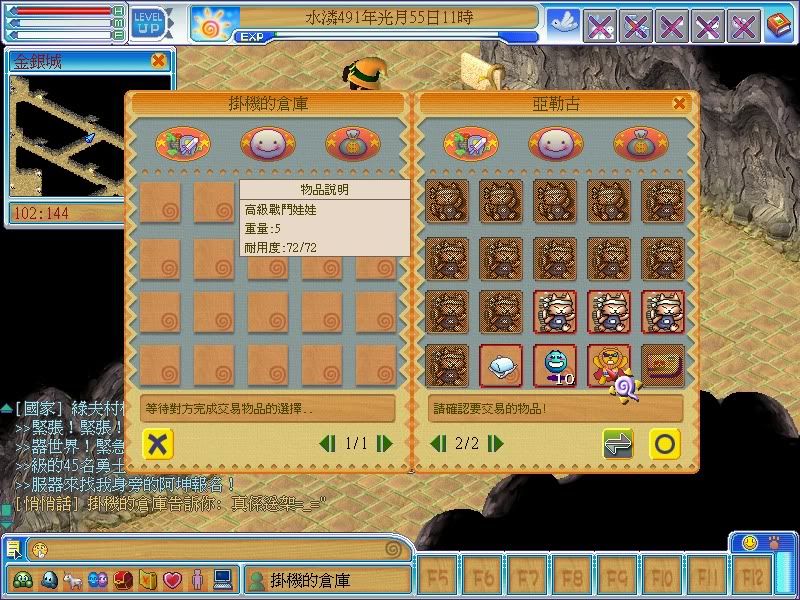The width and height of the screenshot is (800, 600).
Task: Select the blue face item with 10 count
Action: [x=555, y=366]
